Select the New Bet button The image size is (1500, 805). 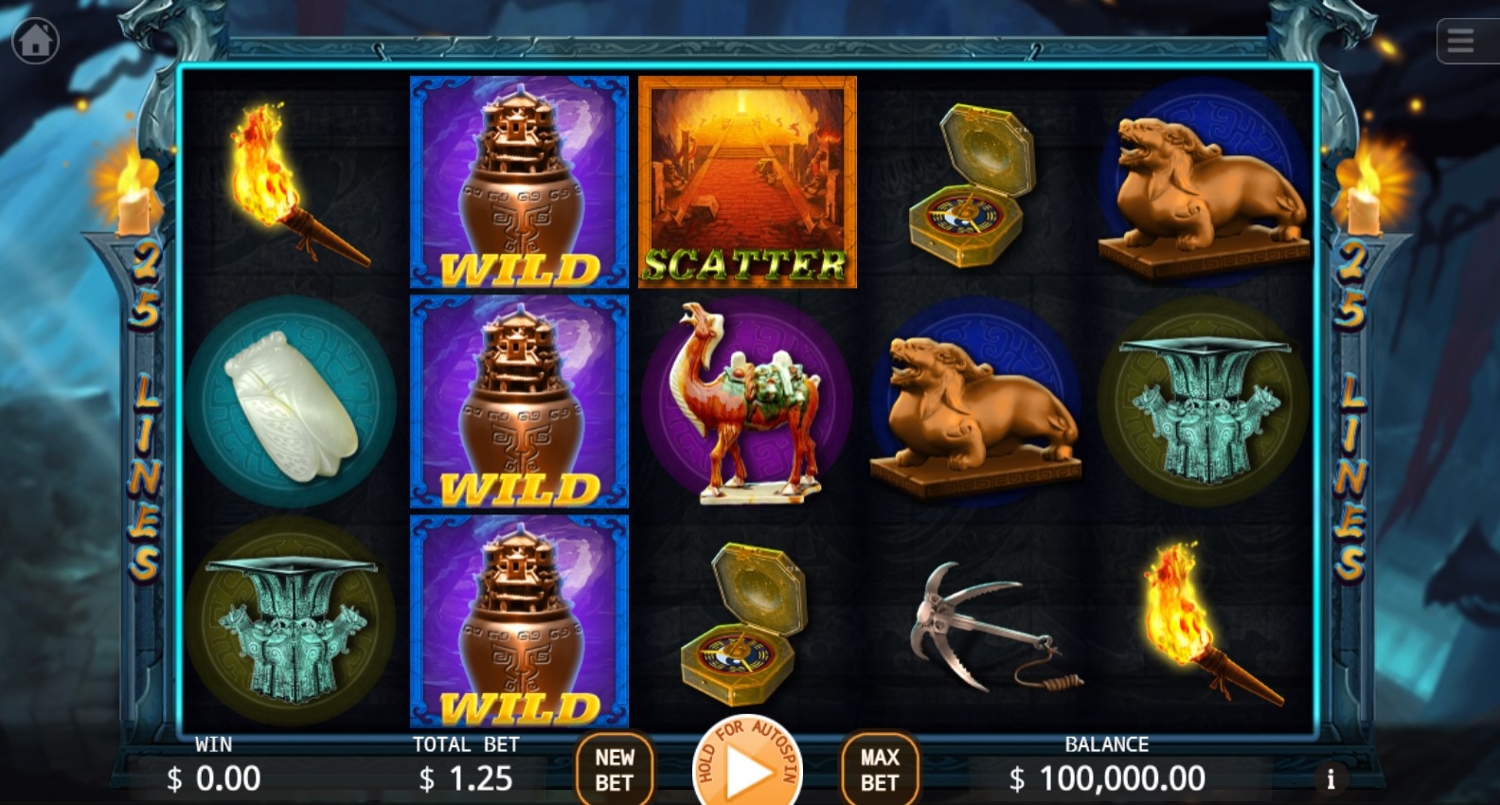pyautogui.click(x=614, y=769)
